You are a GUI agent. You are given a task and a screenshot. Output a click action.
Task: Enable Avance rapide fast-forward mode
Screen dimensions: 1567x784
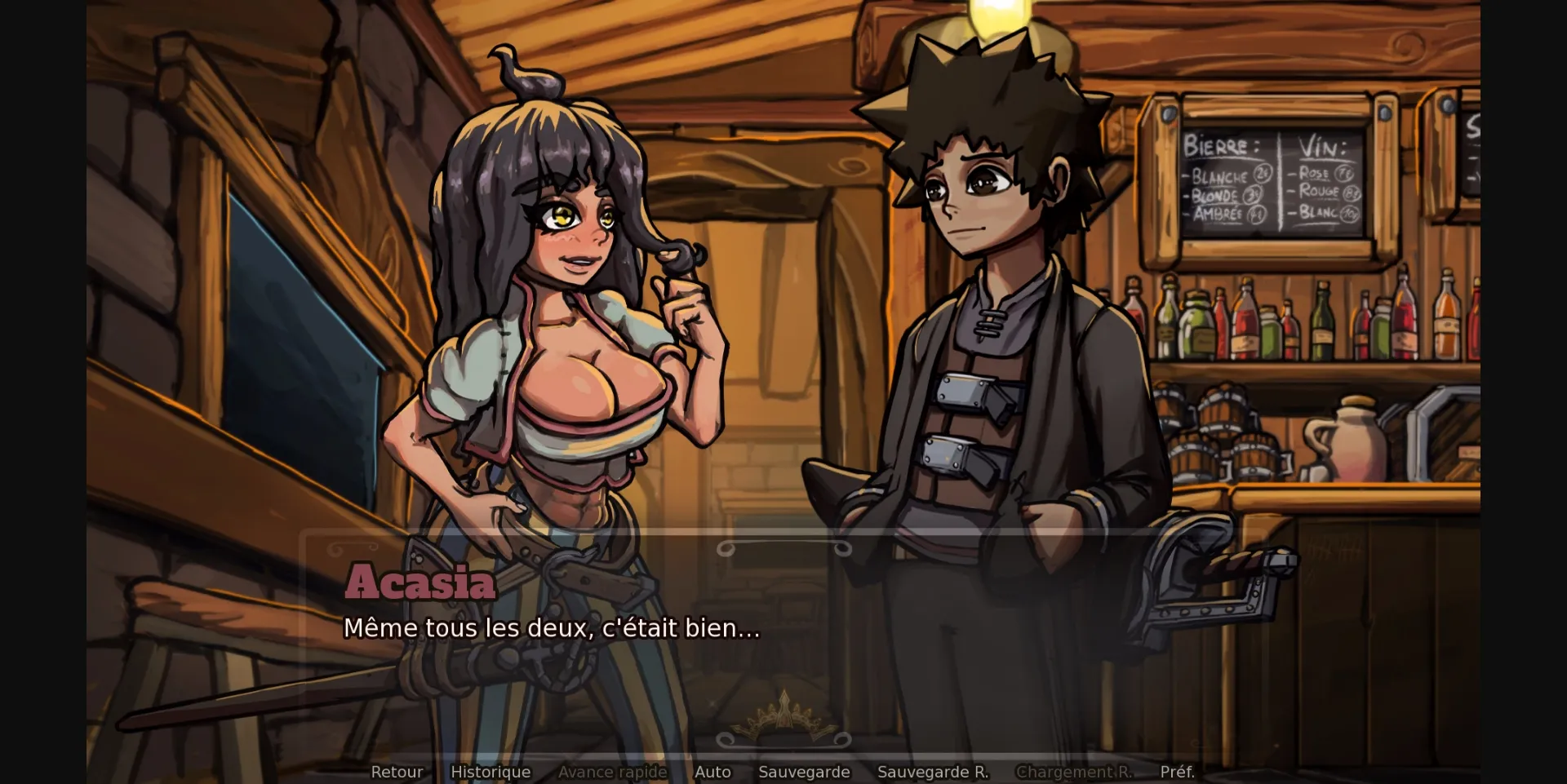613,771
